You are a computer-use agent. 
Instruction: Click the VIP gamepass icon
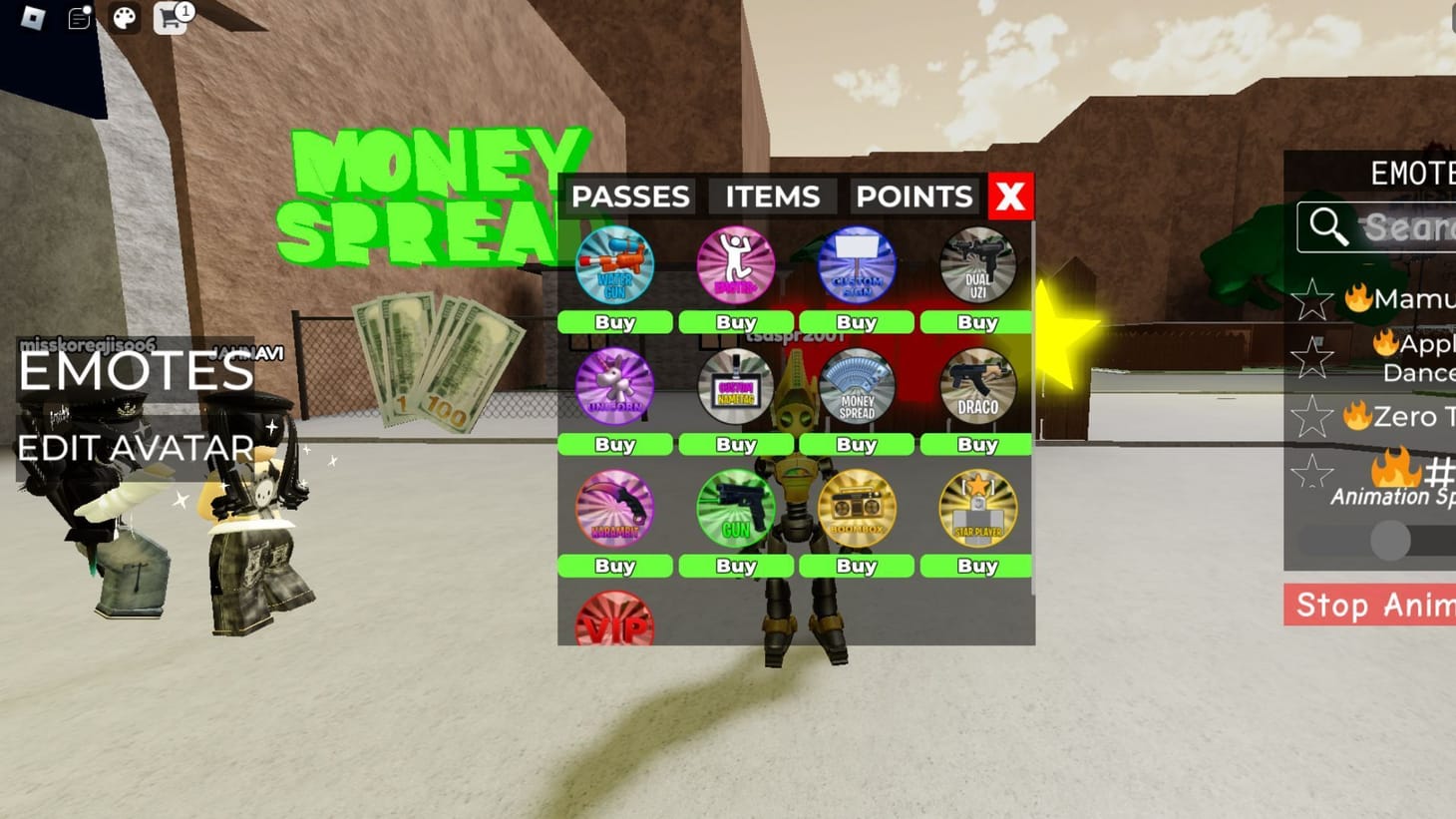[614, 620]
